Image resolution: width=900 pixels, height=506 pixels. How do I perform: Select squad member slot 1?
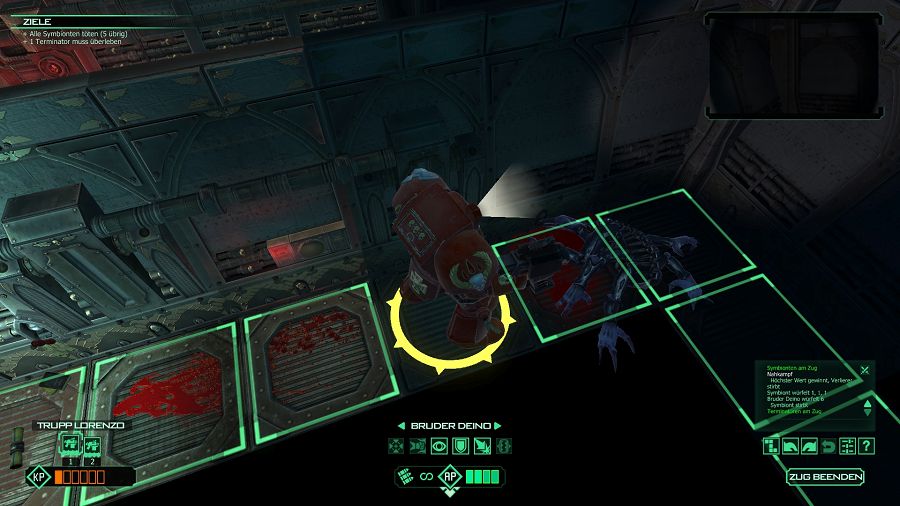pyautogui.click(x=70, y=446)
